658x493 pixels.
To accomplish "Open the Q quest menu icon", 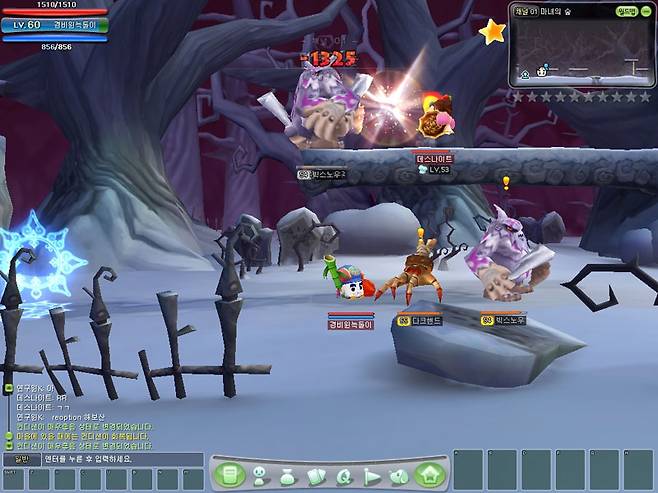I will point(344,477).
